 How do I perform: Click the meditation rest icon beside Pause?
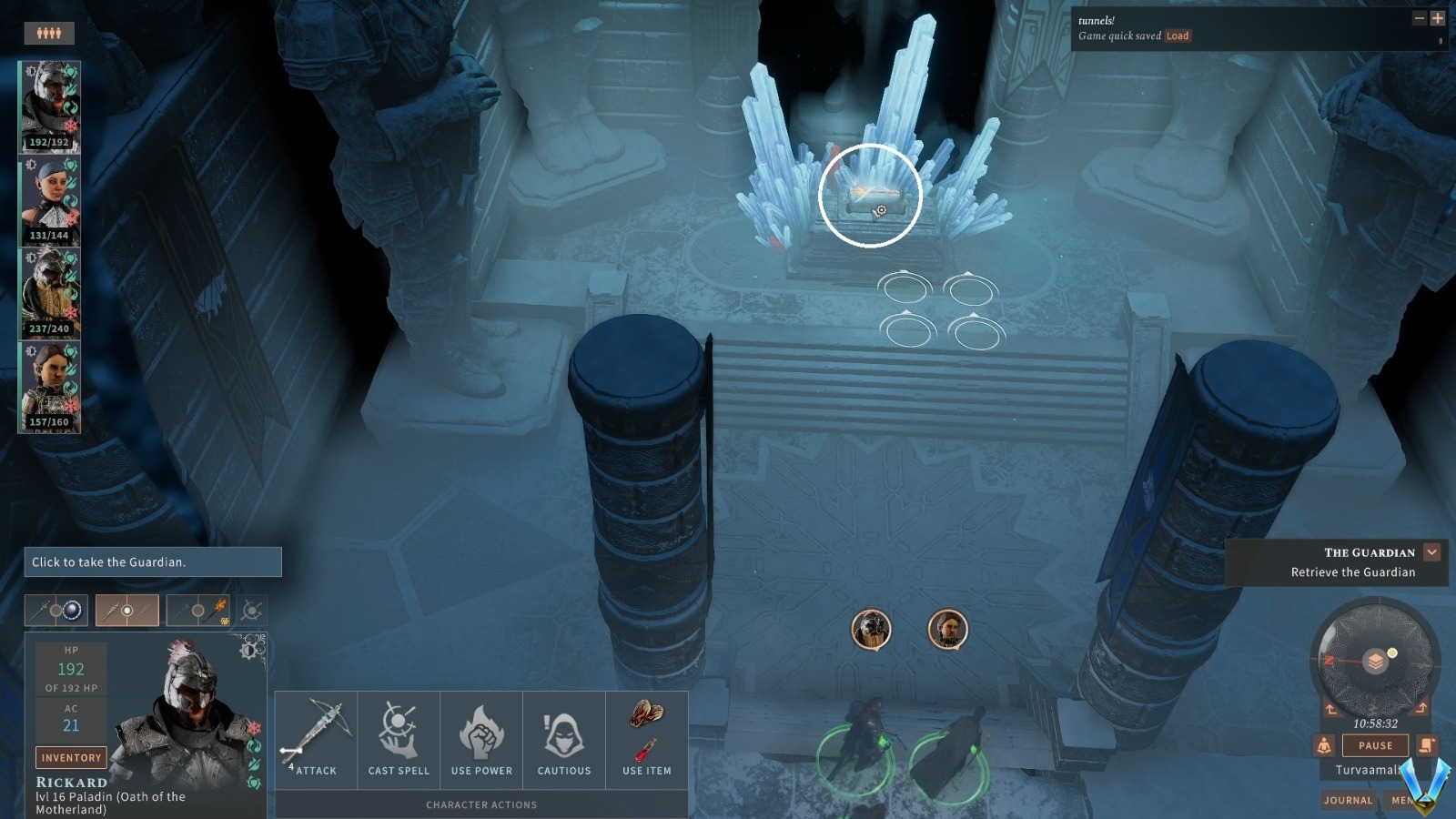coord(1324,745)
